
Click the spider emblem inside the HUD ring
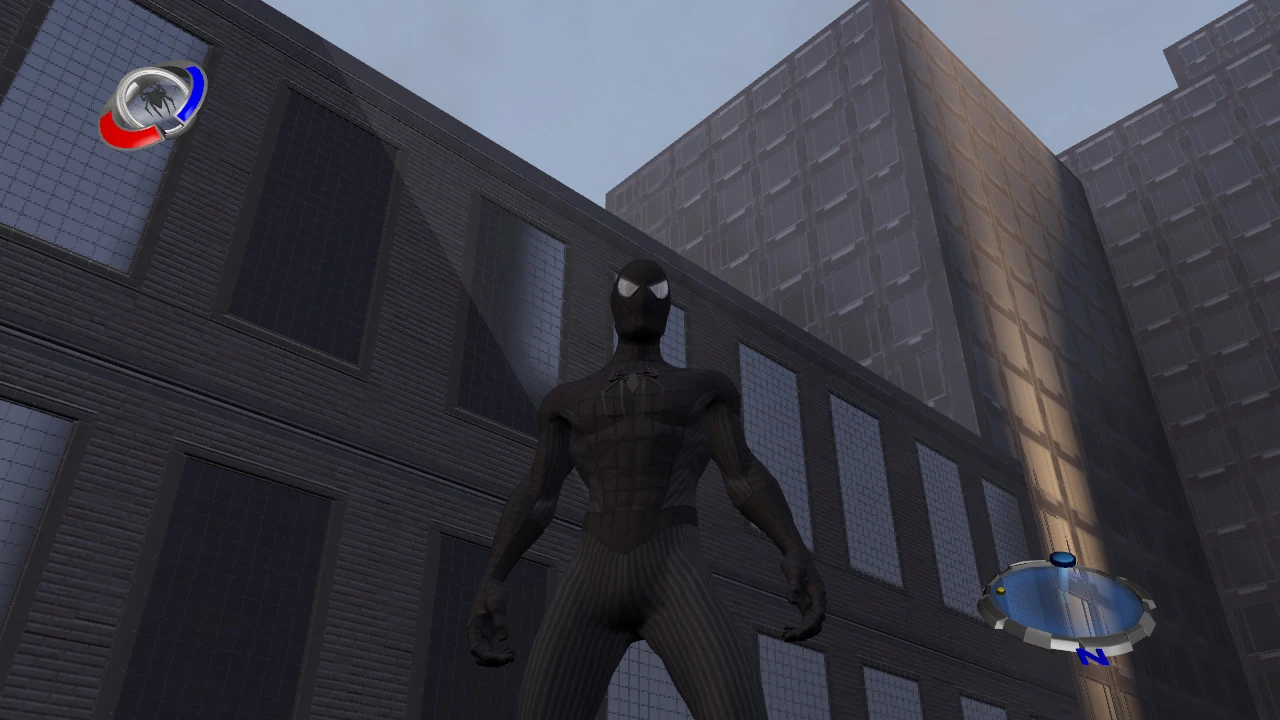pyautogui.click(x=156, y=96)
